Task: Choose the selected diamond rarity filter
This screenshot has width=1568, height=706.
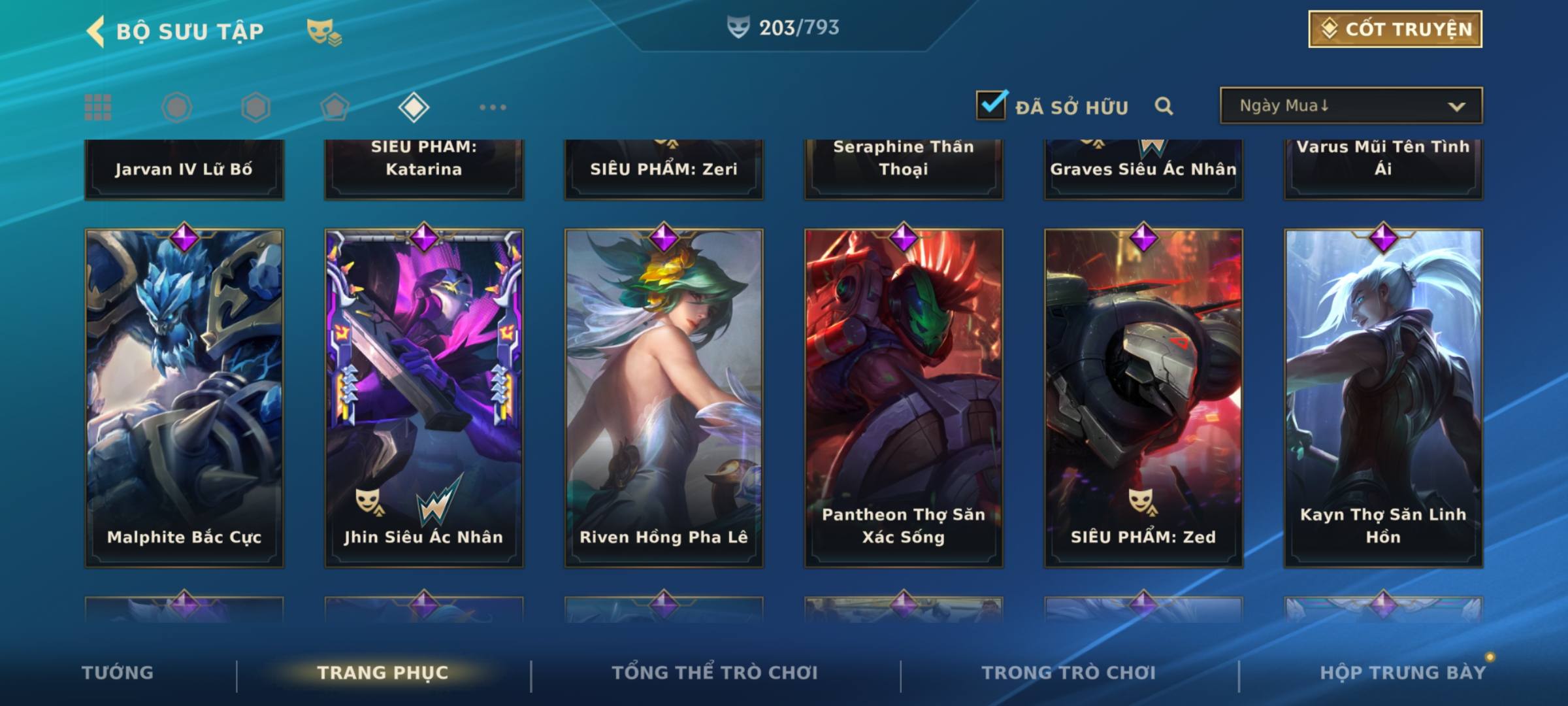Action: (x=414, y=107)
